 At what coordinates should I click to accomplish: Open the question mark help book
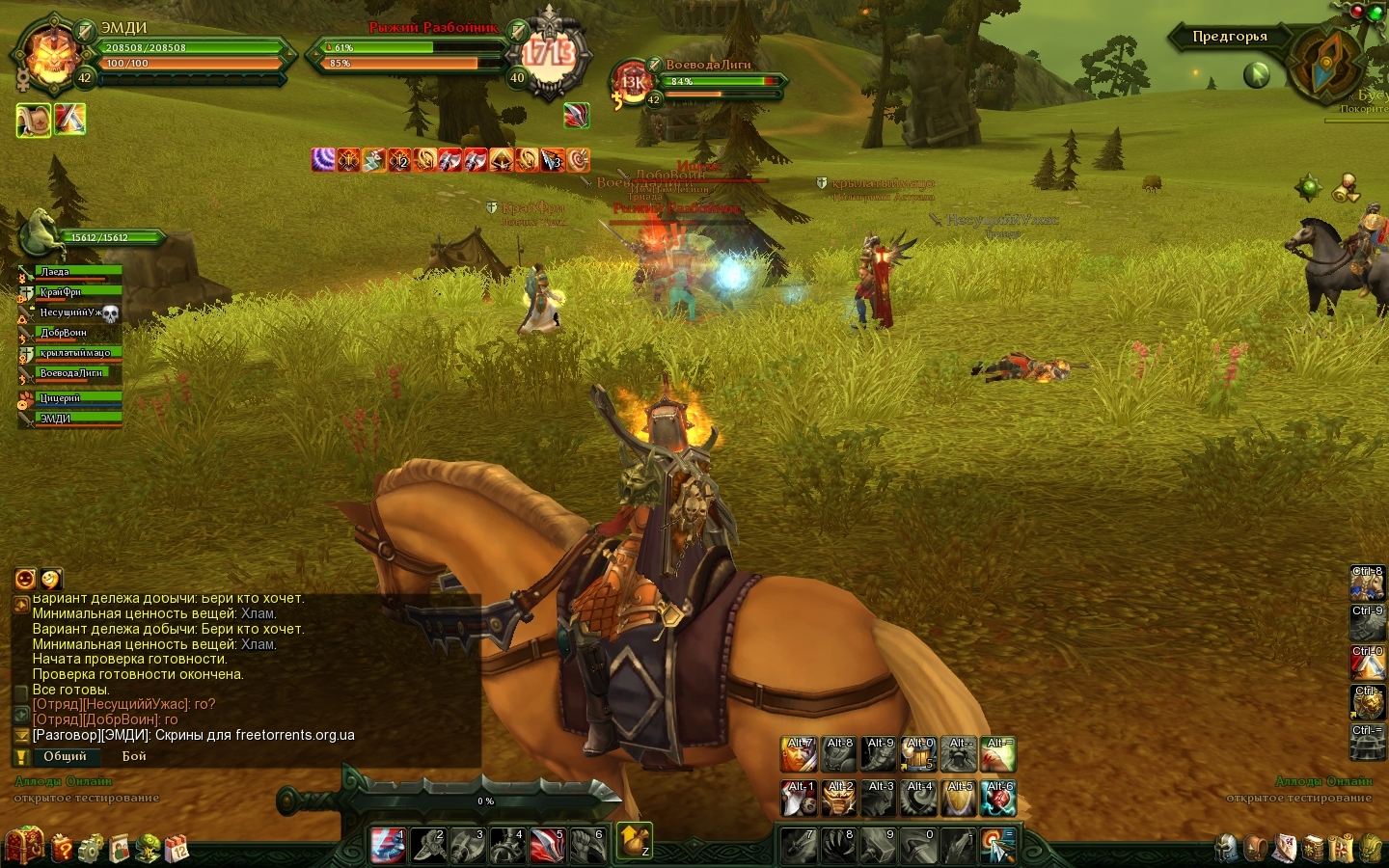click(61, 848)
